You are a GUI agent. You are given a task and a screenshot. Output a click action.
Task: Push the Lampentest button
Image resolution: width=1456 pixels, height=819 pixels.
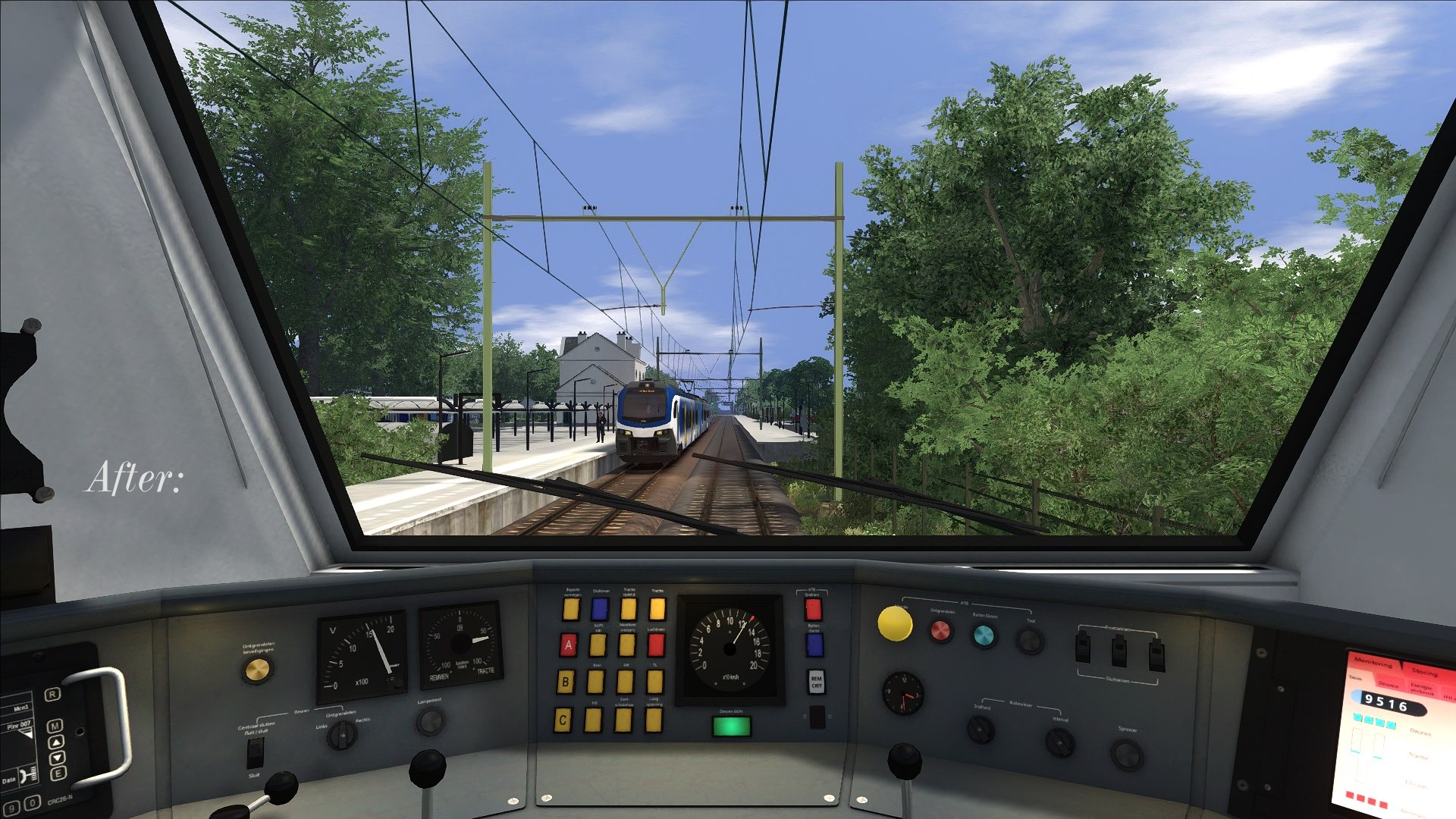(x=429, y=722)
